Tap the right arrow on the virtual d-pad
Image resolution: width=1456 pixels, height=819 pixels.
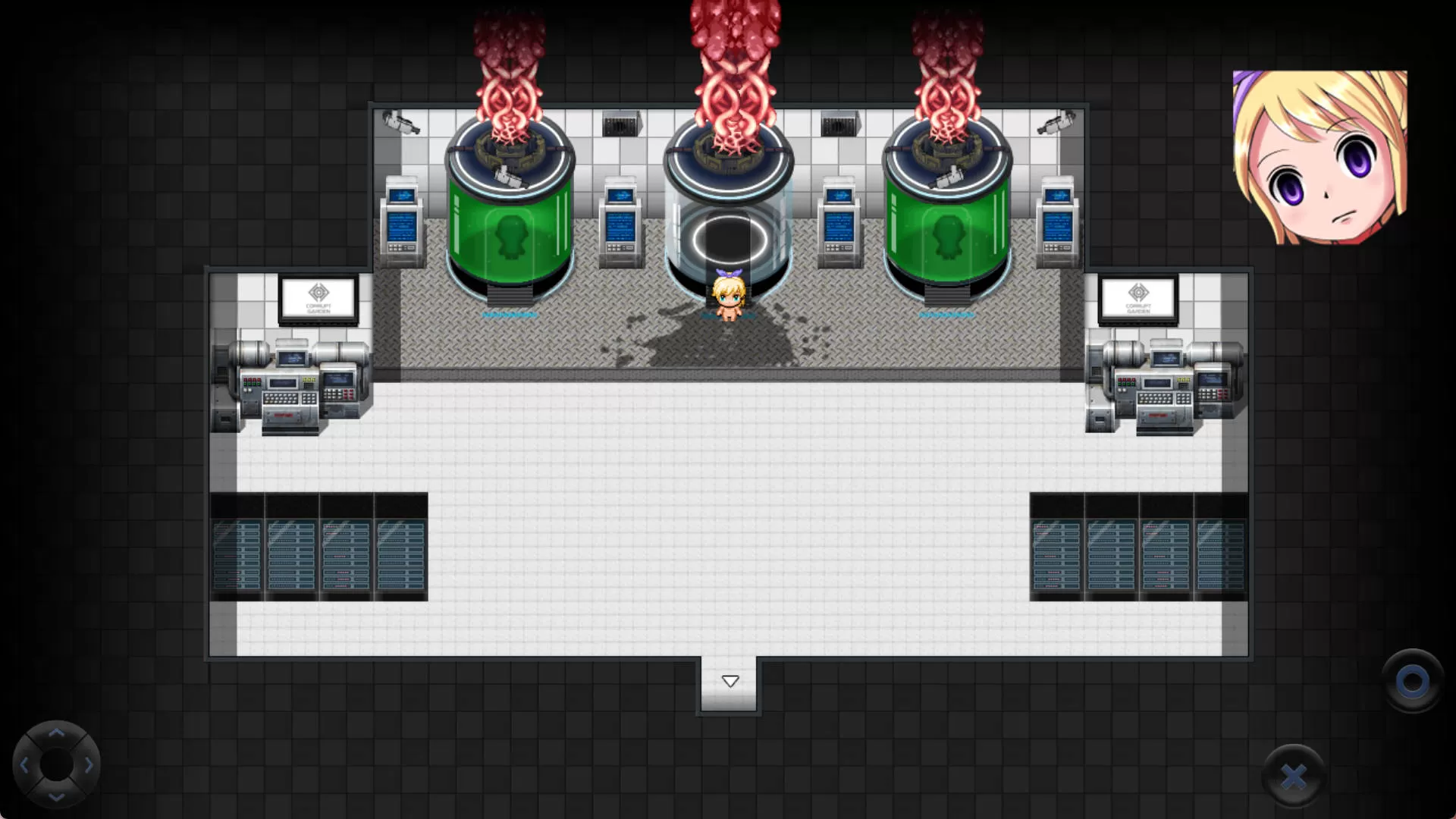pos(89,765)
